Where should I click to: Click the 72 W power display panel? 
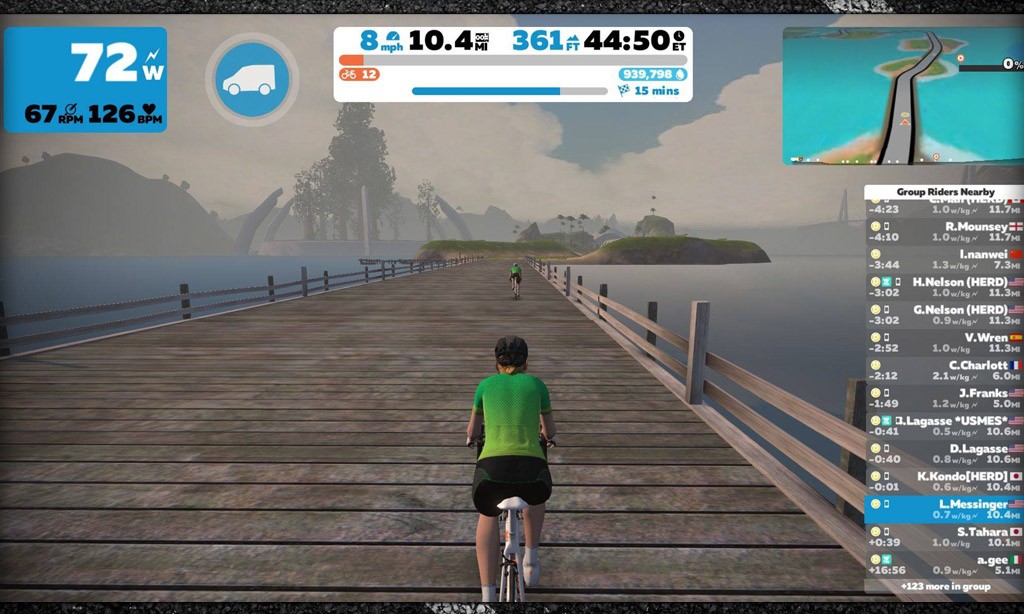[x=86, y=80]
